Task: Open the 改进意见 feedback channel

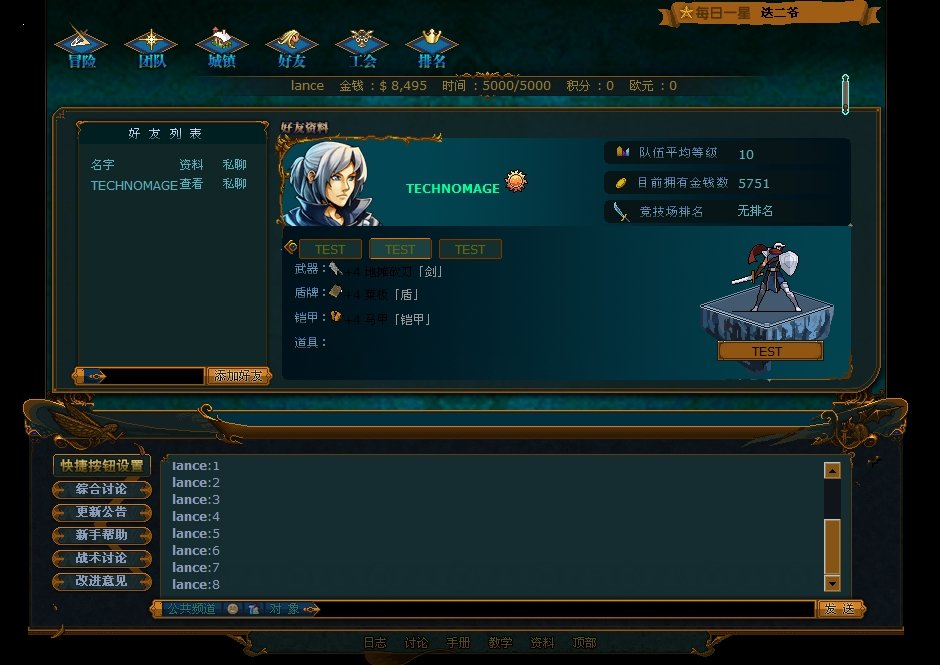Action: click(x=101, y=581)
